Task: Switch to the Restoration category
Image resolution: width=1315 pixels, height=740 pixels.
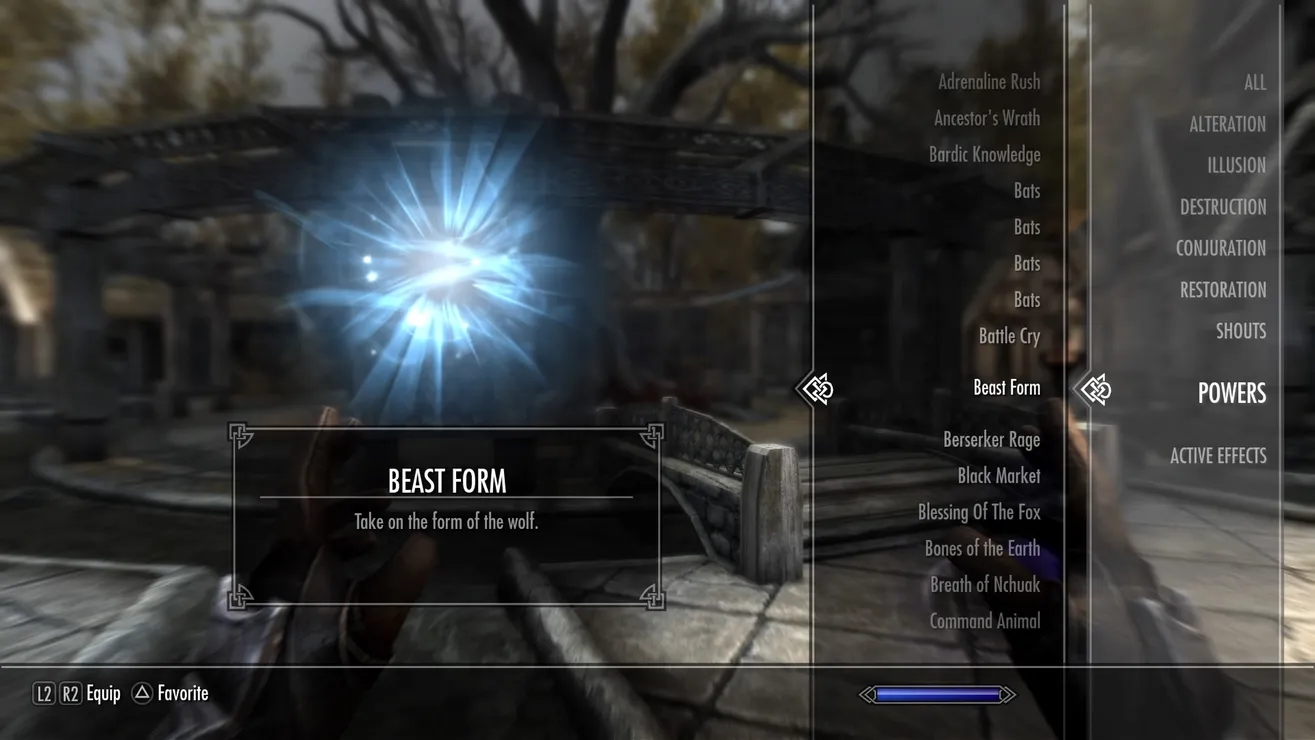Action: pos(1222,290)
